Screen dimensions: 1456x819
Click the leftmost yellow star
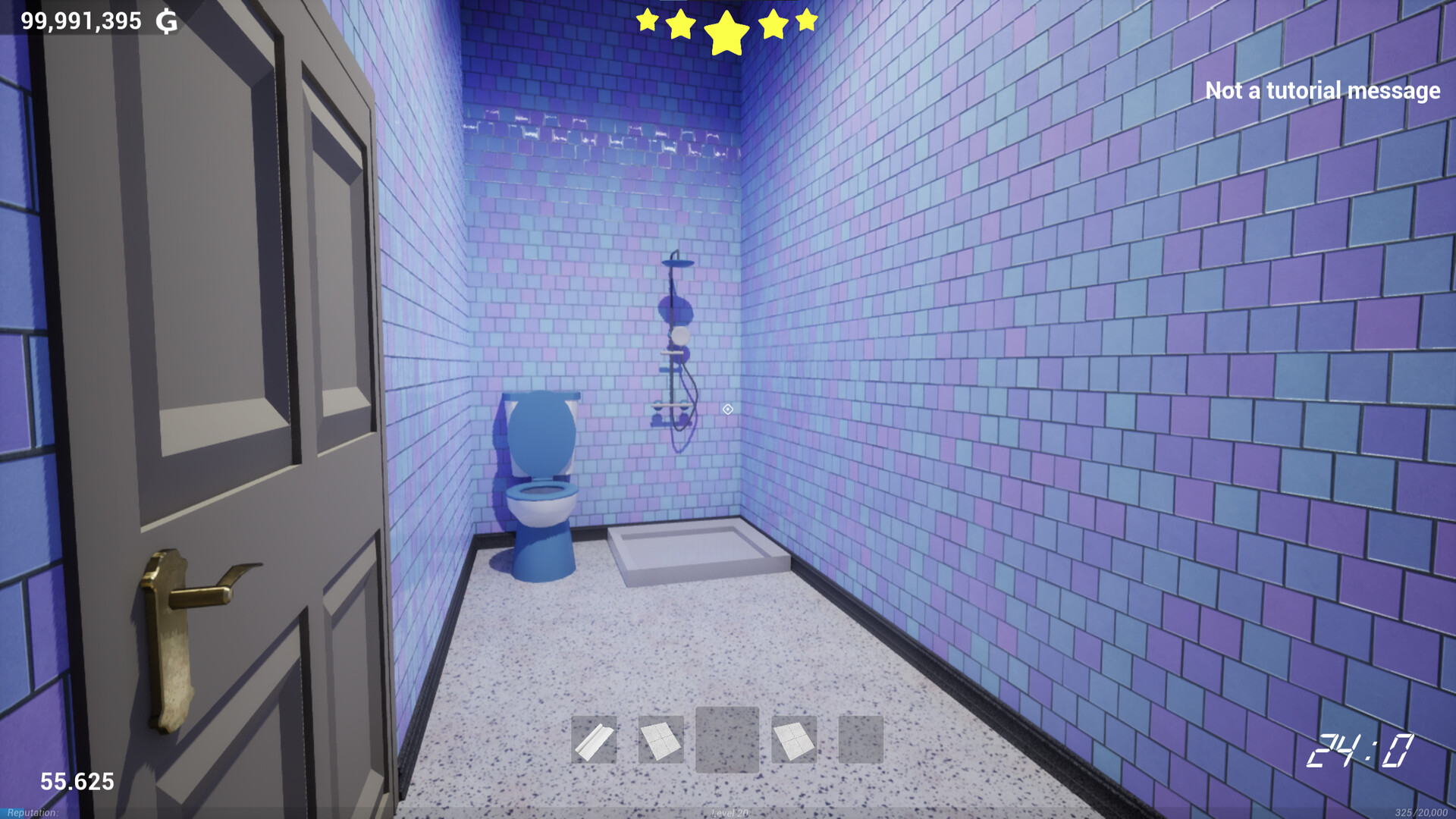point(648,22)
